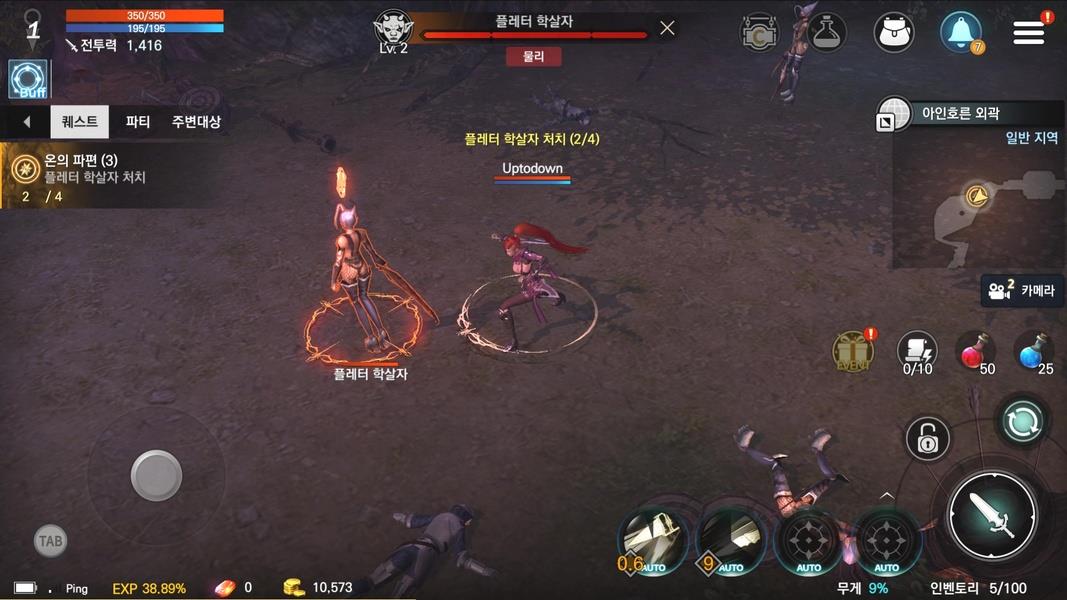Image resolution: width=1067 pixels, height=600 pixels.
Task: Select the 퀘스트 tab
Action: click(80, 122)
